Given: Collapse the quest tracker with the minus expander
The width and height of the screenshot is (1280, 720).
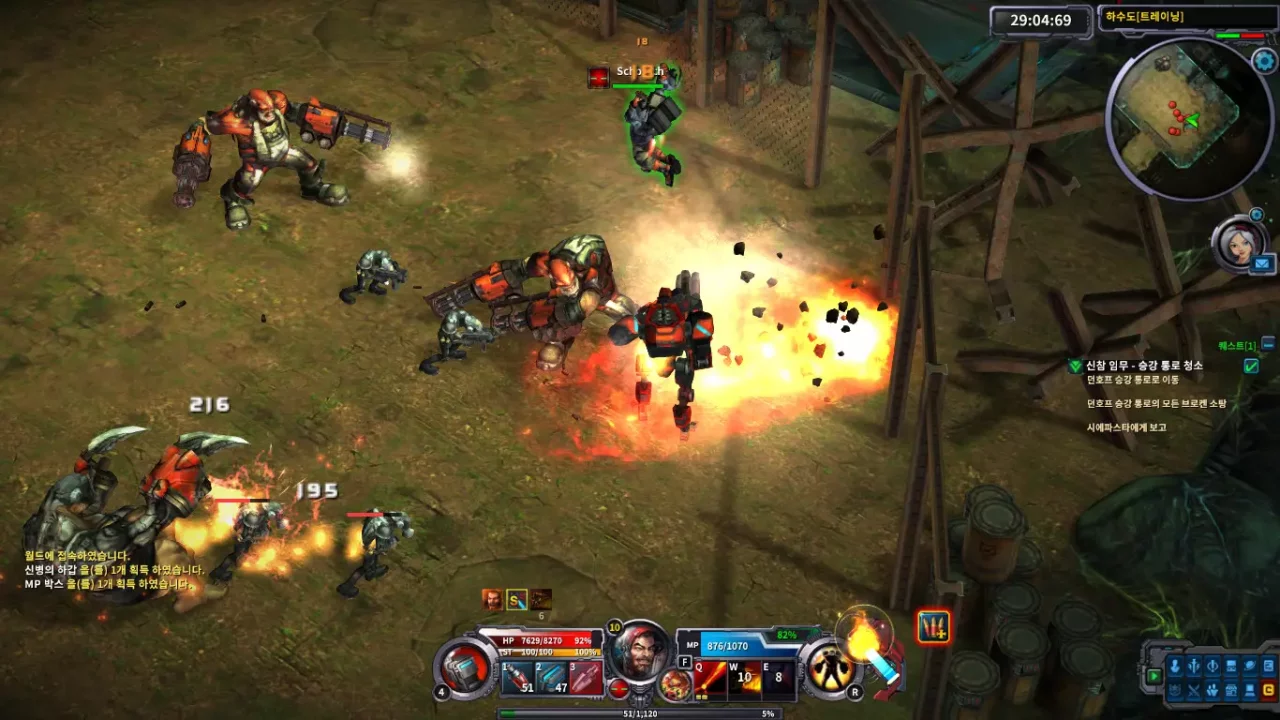Looking at the screenshot, I should (1266, 344).
